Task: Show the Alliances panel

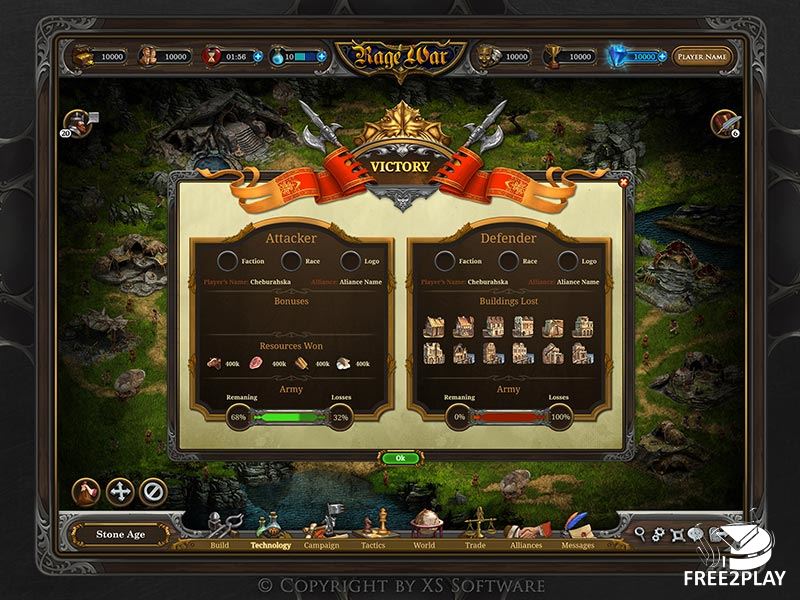Action: [526, 545]
